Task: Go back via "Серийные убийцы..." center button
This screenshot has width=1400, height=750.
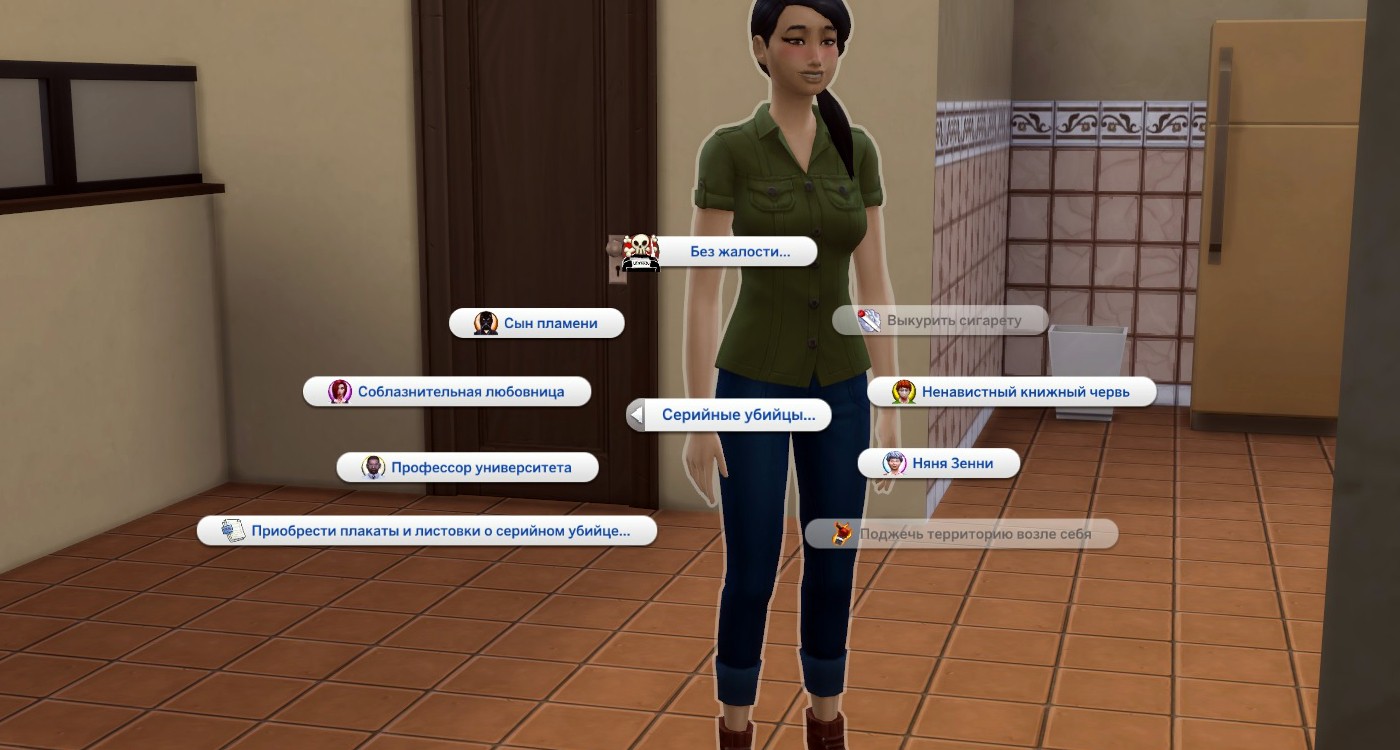Action: click(x=732, y=415)
